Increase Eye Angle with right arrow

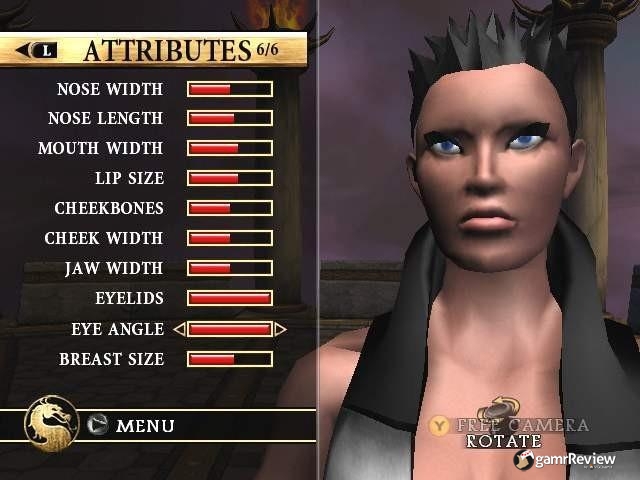click(x=281, y=329)
